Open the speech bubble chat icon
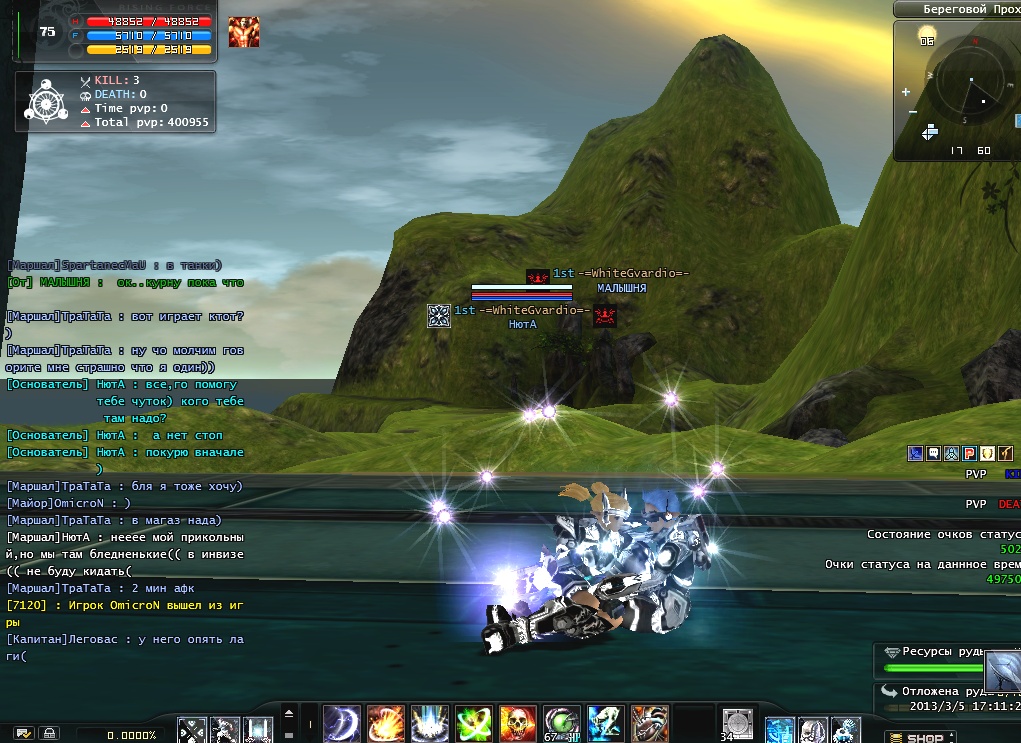Viewport: 1021px width, 743px height. click(932, 453)
